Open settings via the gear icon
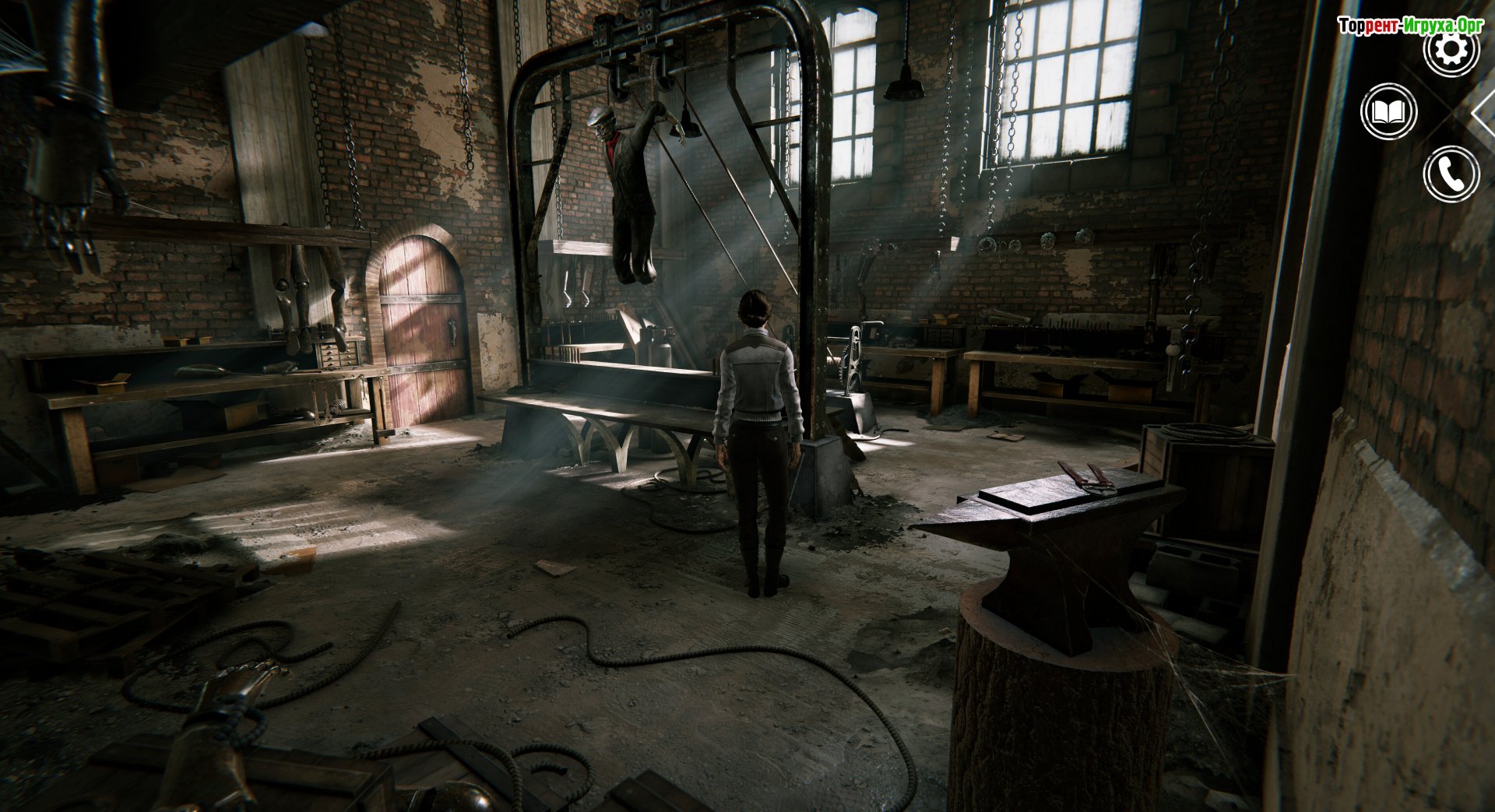This screenshot has width=1495, height=812. (x=1451, y=50)
